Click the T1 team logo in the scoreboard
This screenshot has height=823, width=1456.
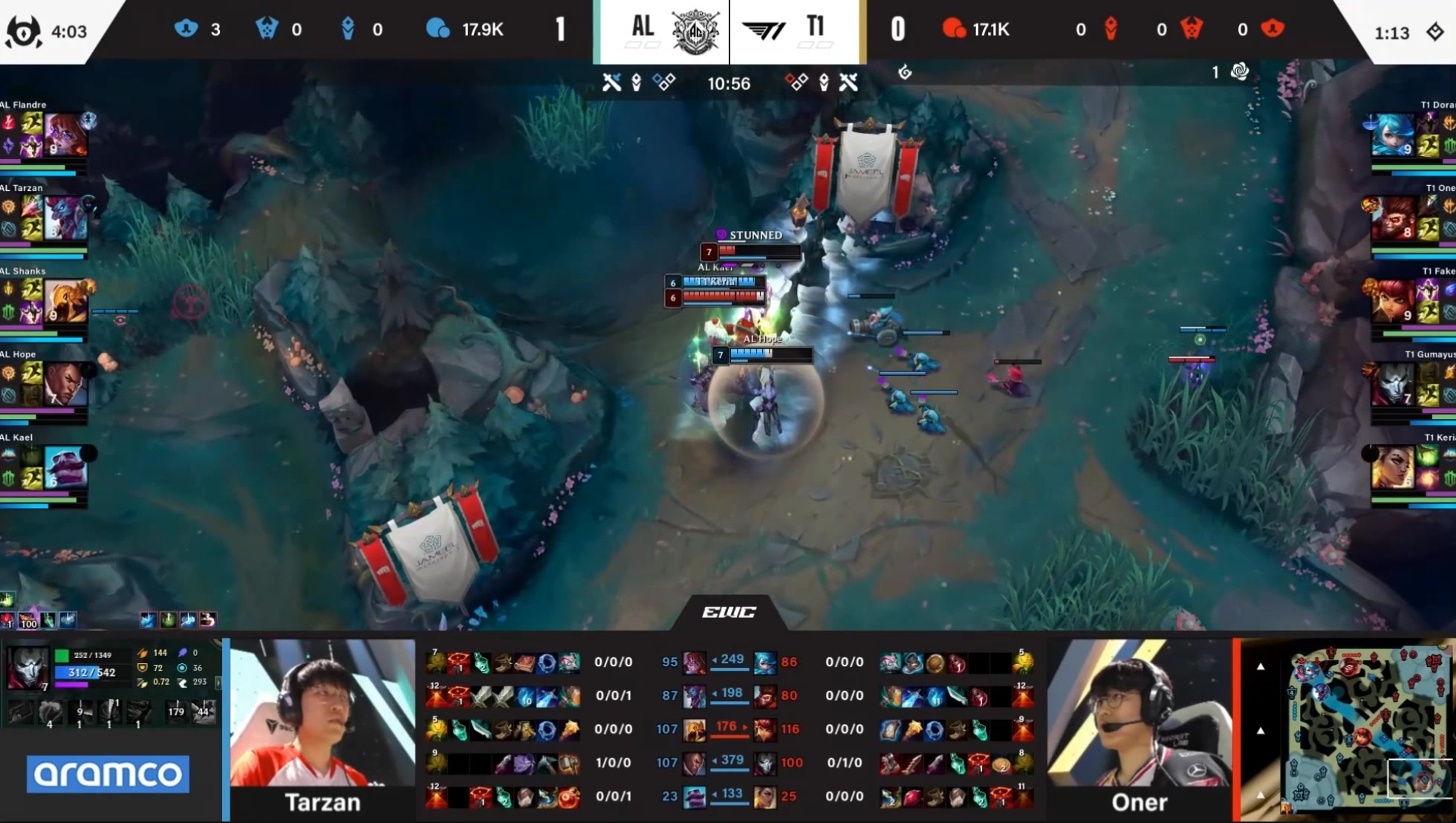click(x=764, y=31)
